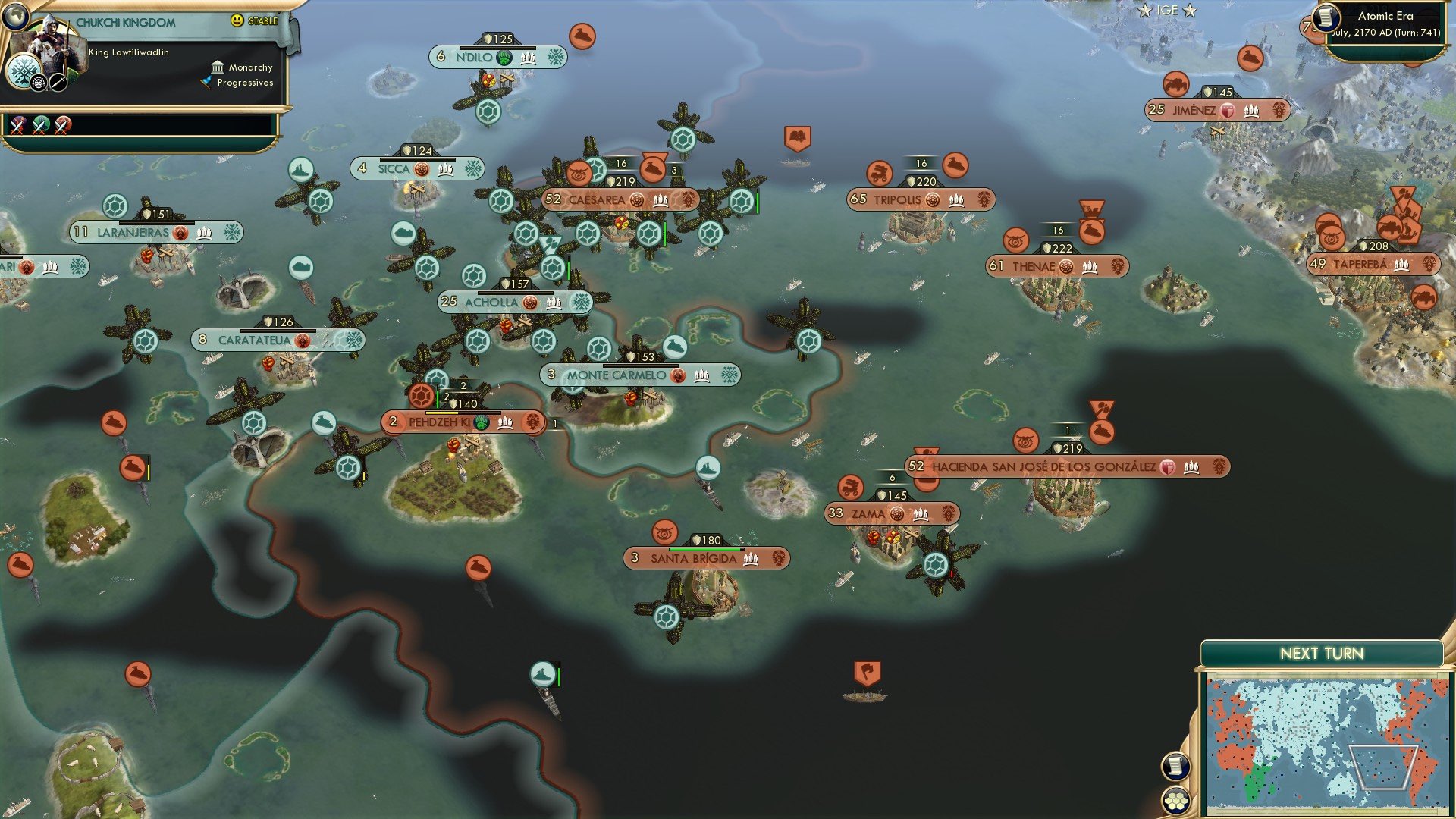Select the red crossed-swords war icon
The width and height of the screenshot is (1456, 819).
tap(61, 127)
